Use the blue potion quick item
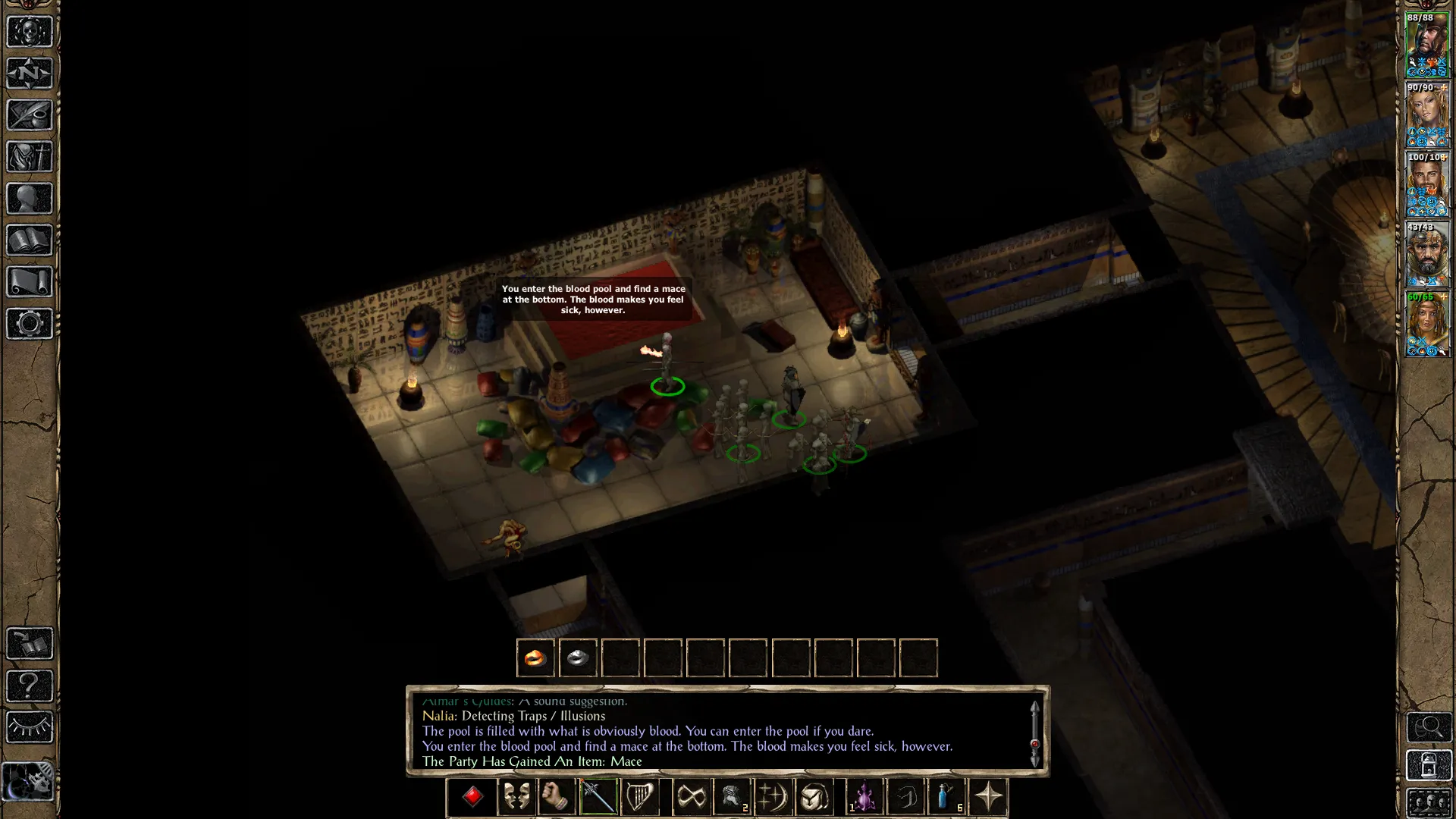 [946, 797]
